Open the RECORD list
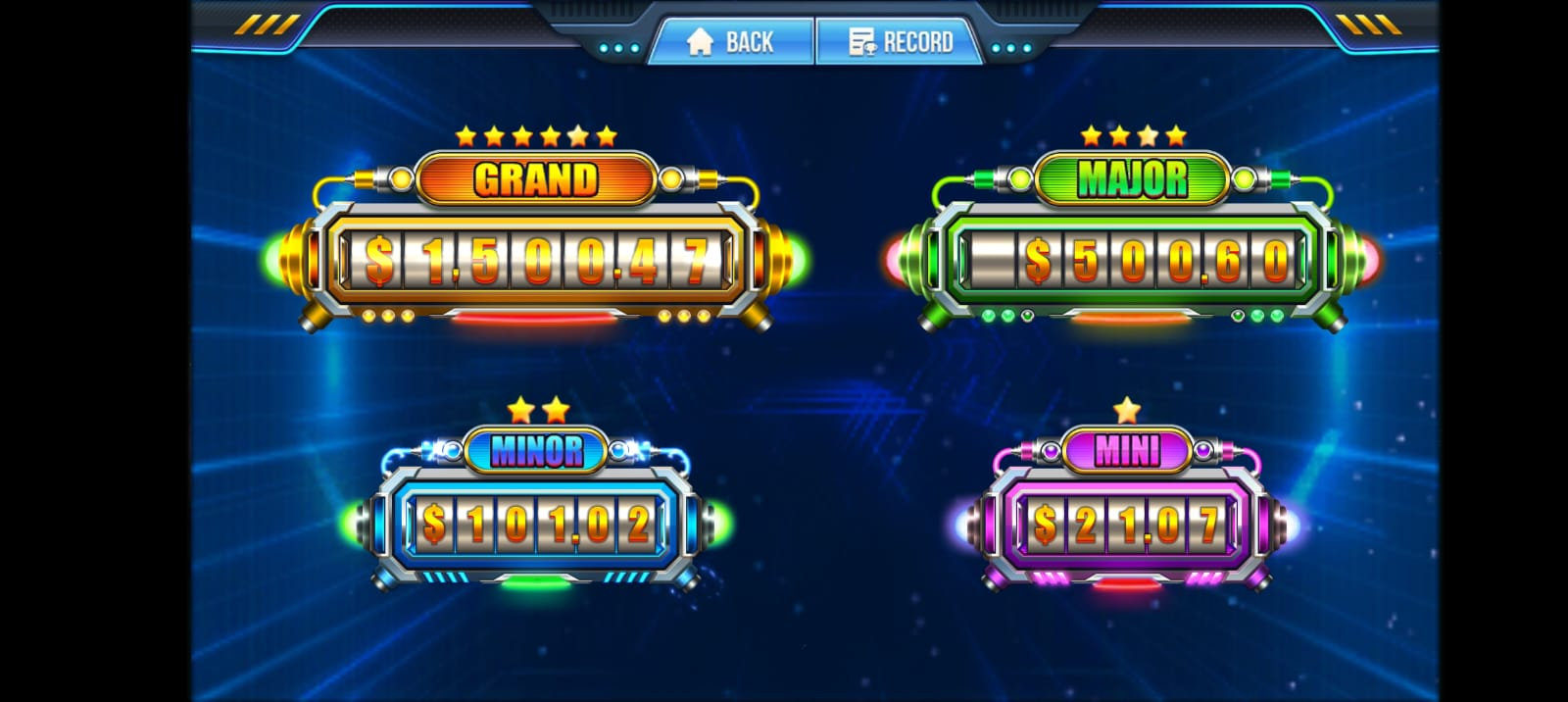 [x=900, y=42]
